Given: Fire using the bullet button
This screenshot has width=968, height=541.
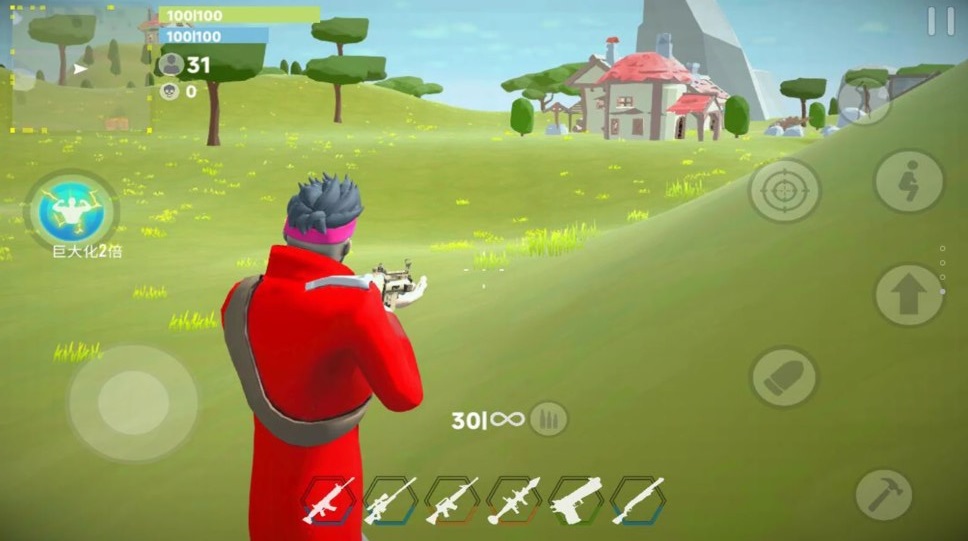Looking at the screenshot, I should (784, 377).
